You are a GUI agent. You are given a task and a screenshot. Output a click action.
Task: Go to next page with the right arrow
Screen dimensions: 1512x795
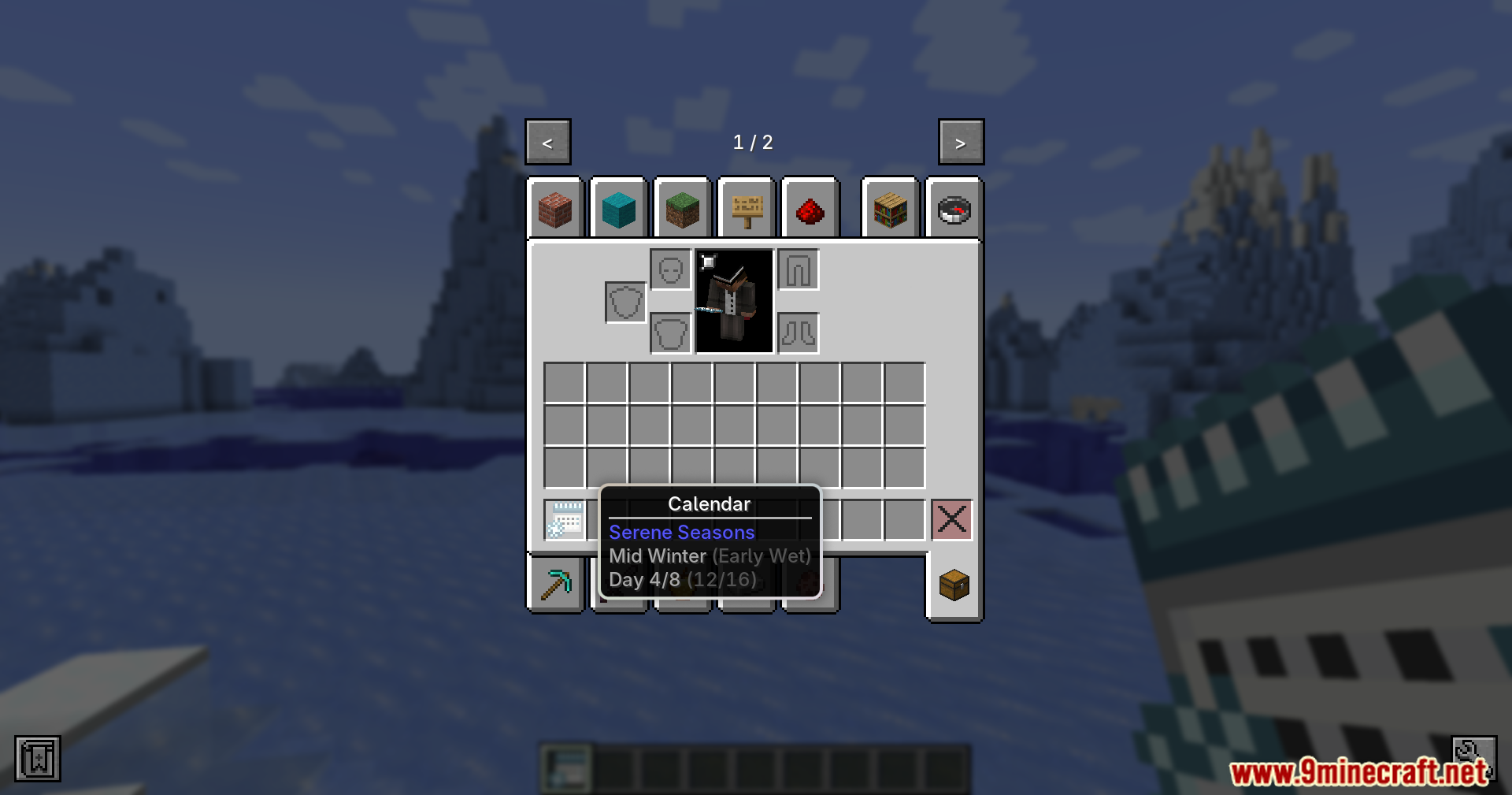click(960, 142)
